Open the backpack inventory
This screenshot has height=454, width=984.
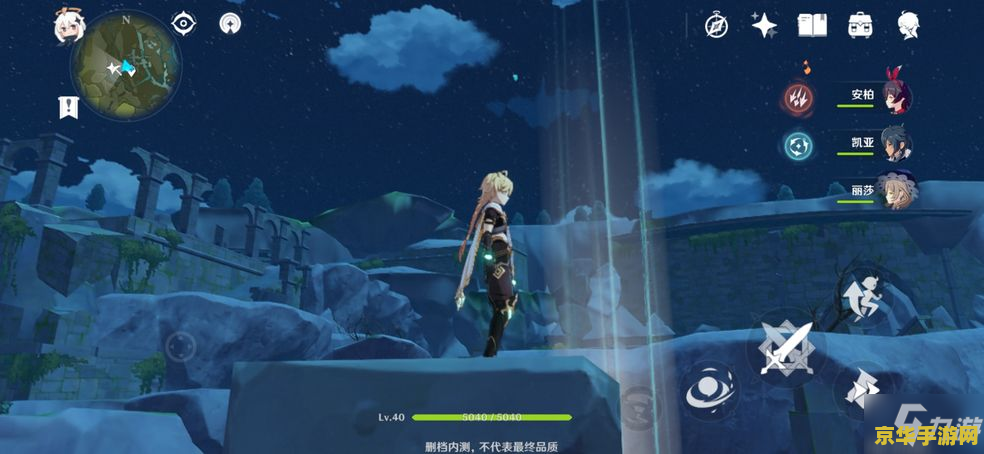859,26
